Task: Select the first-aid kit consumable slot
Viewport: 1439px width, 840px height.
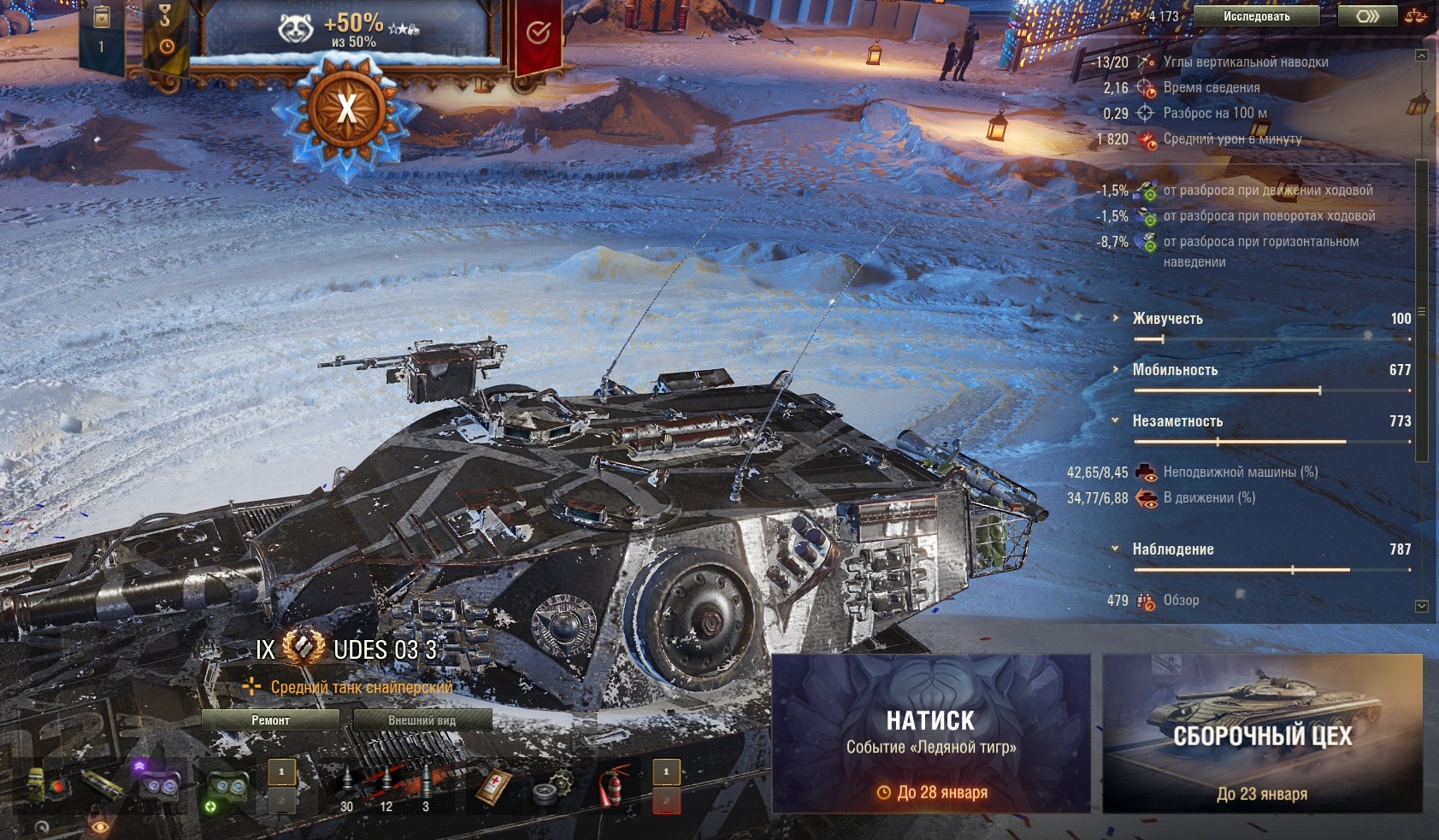Action: click(x=494, y=786)
